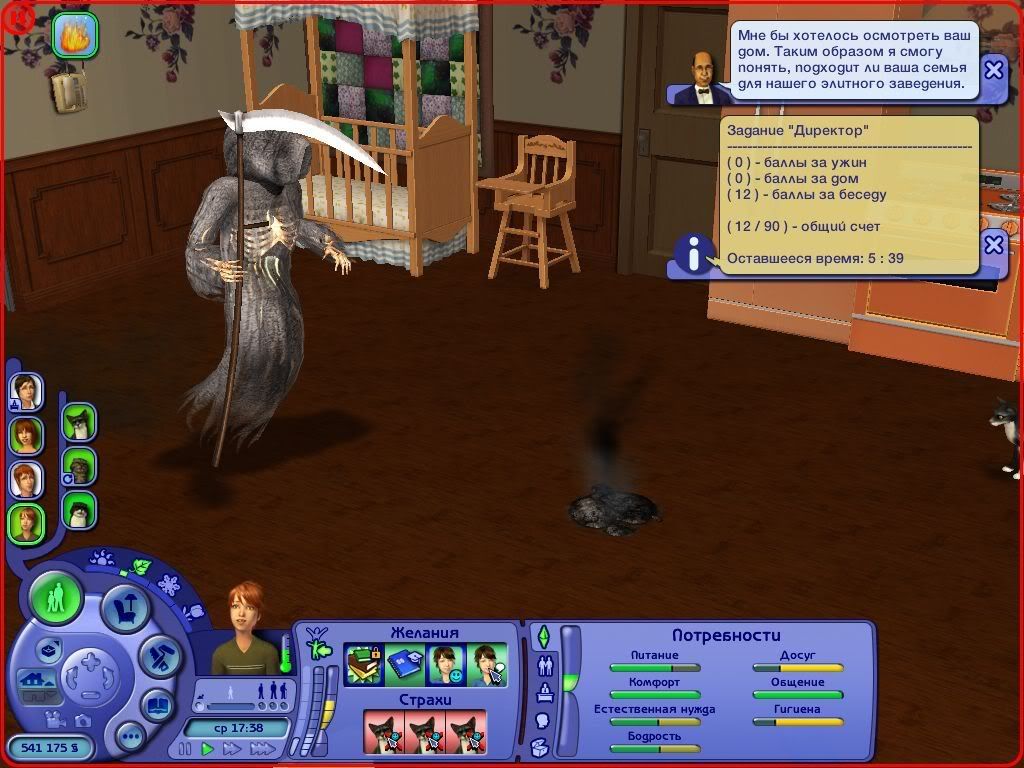The height and width of the screenshot is (768, 1024).
Task: Open the options menu with three dots
Action: 130,737
